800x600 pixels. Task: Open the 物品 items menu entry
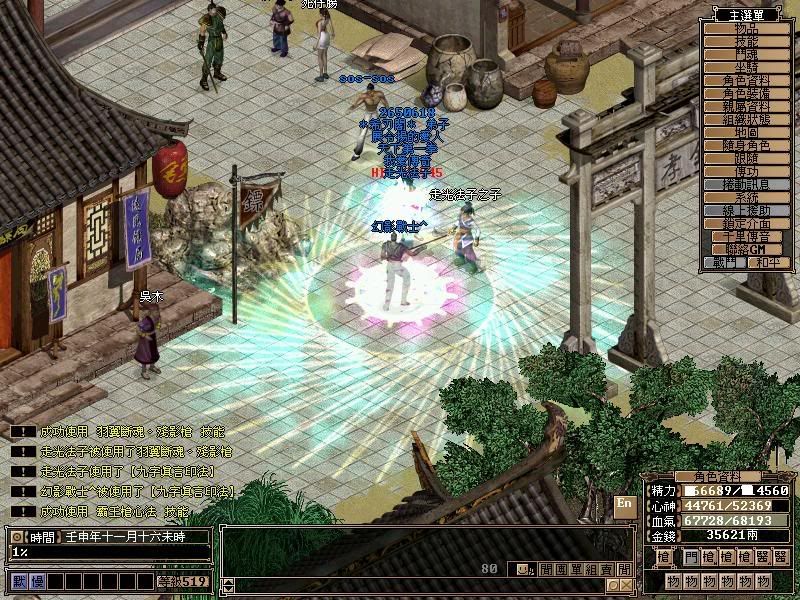click(x=747, y=29)
